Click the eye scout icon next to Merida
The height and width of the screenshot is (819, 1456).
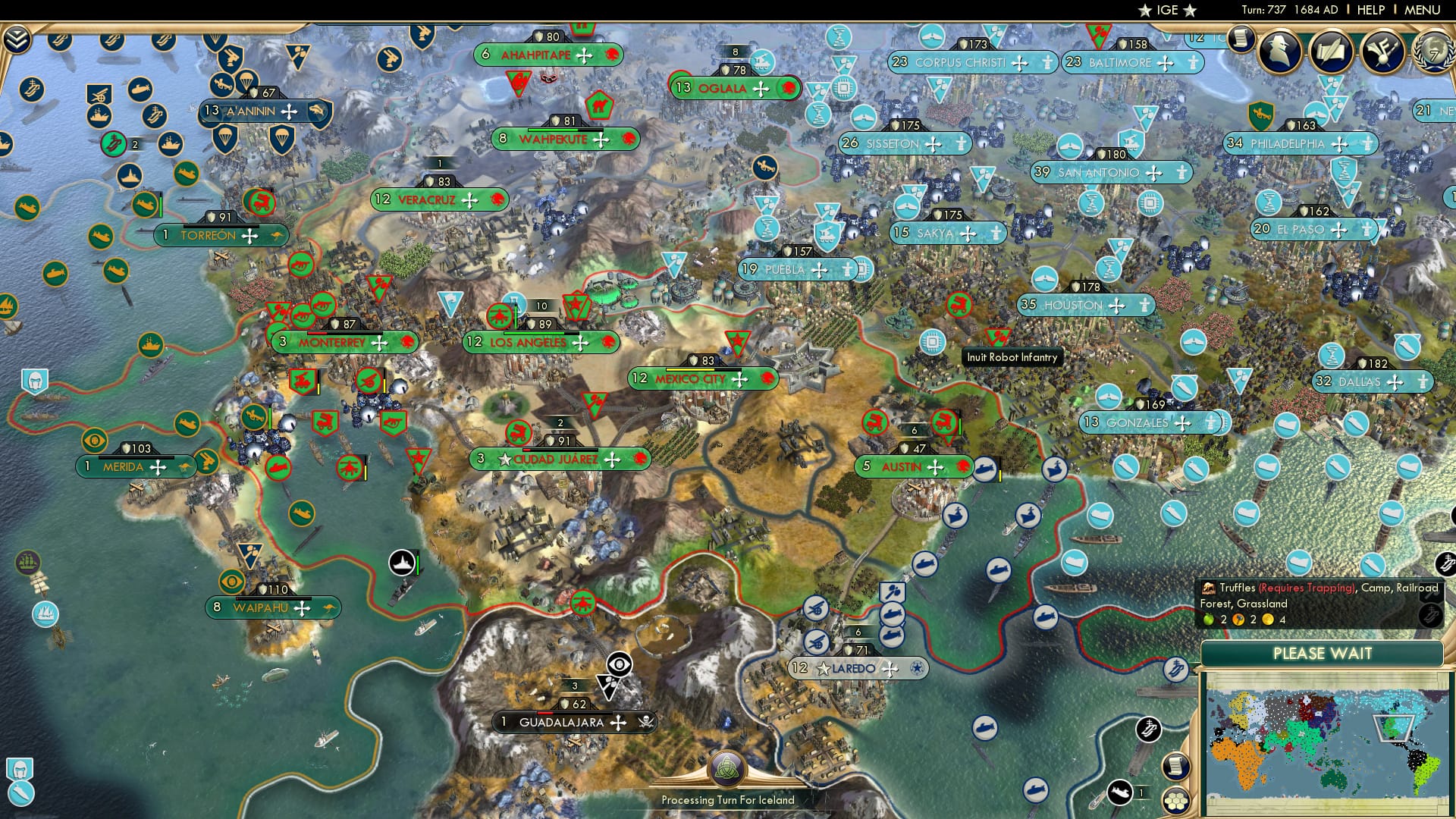(x=93, y=440)
